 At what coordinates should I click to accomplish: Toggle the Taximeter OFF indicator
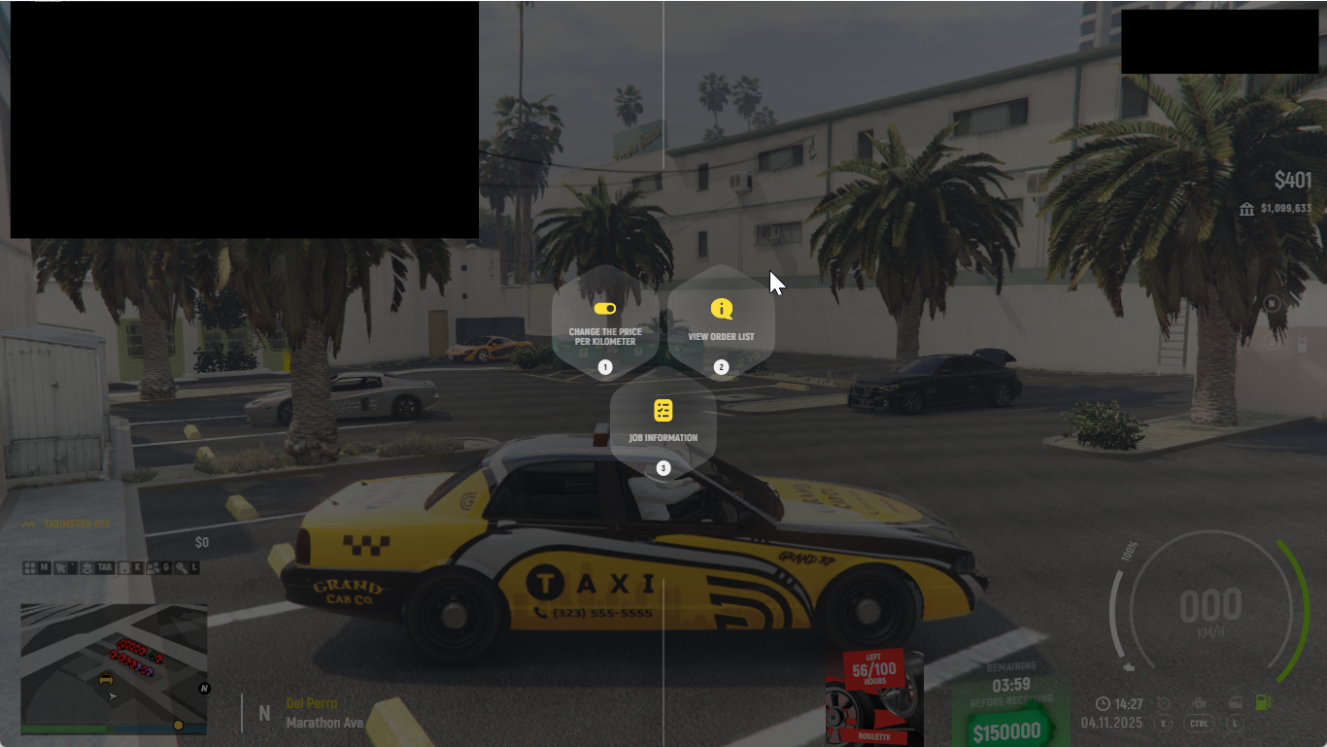75,523
